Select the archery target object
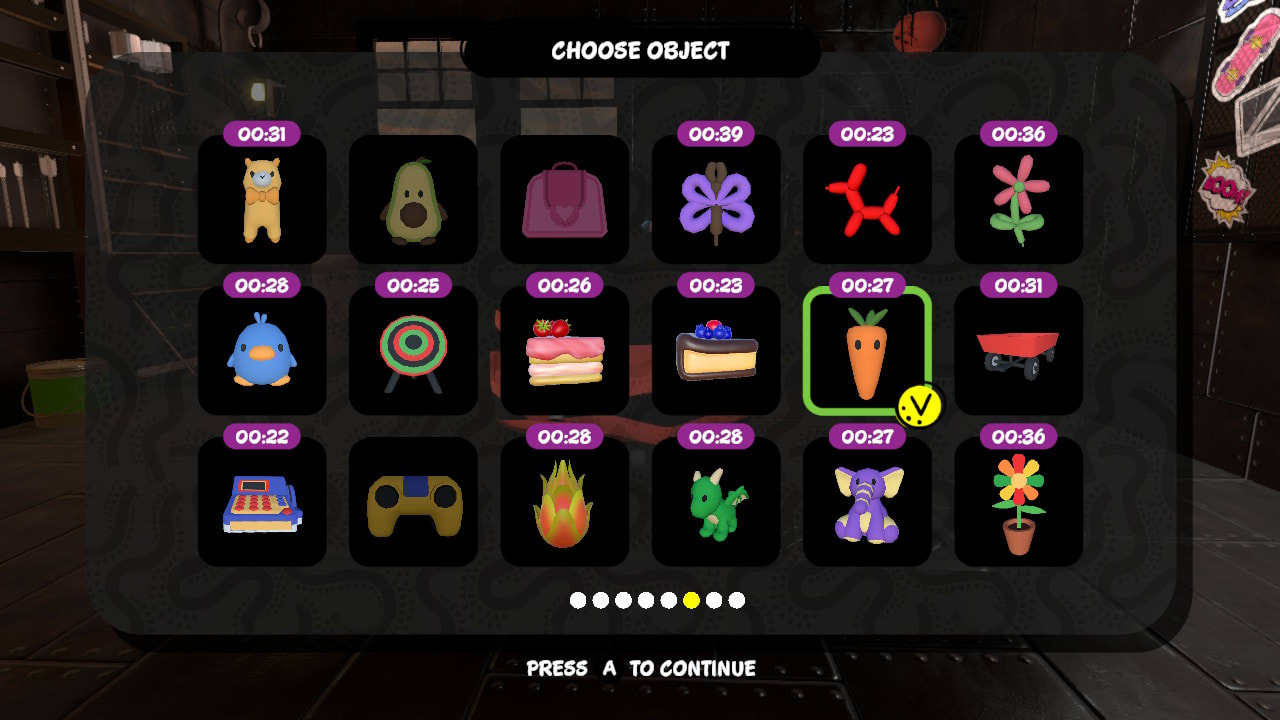This screenshot has height=720, width=1280. (x=413, y=352)
